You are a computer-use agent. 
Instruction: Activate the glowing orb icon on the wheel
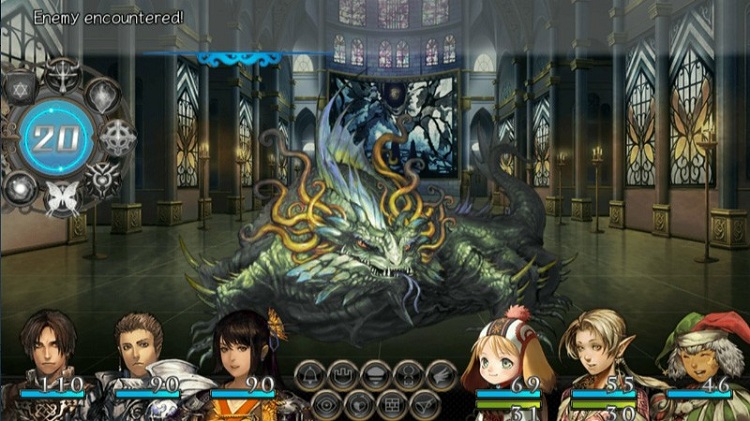21,183
